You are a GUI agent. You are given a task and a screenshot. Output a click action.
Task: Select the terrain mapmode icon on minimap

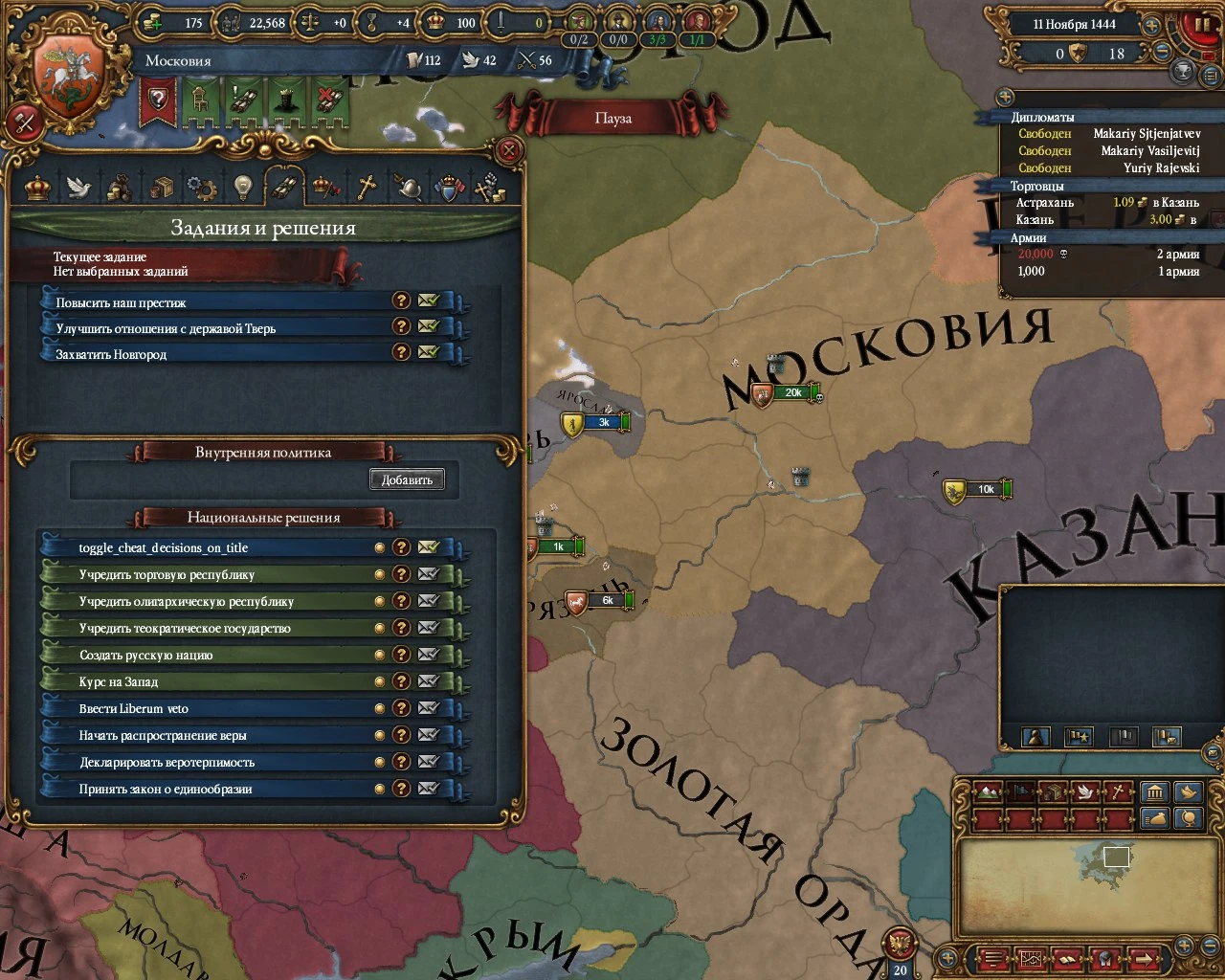click(x=989, y=791)
